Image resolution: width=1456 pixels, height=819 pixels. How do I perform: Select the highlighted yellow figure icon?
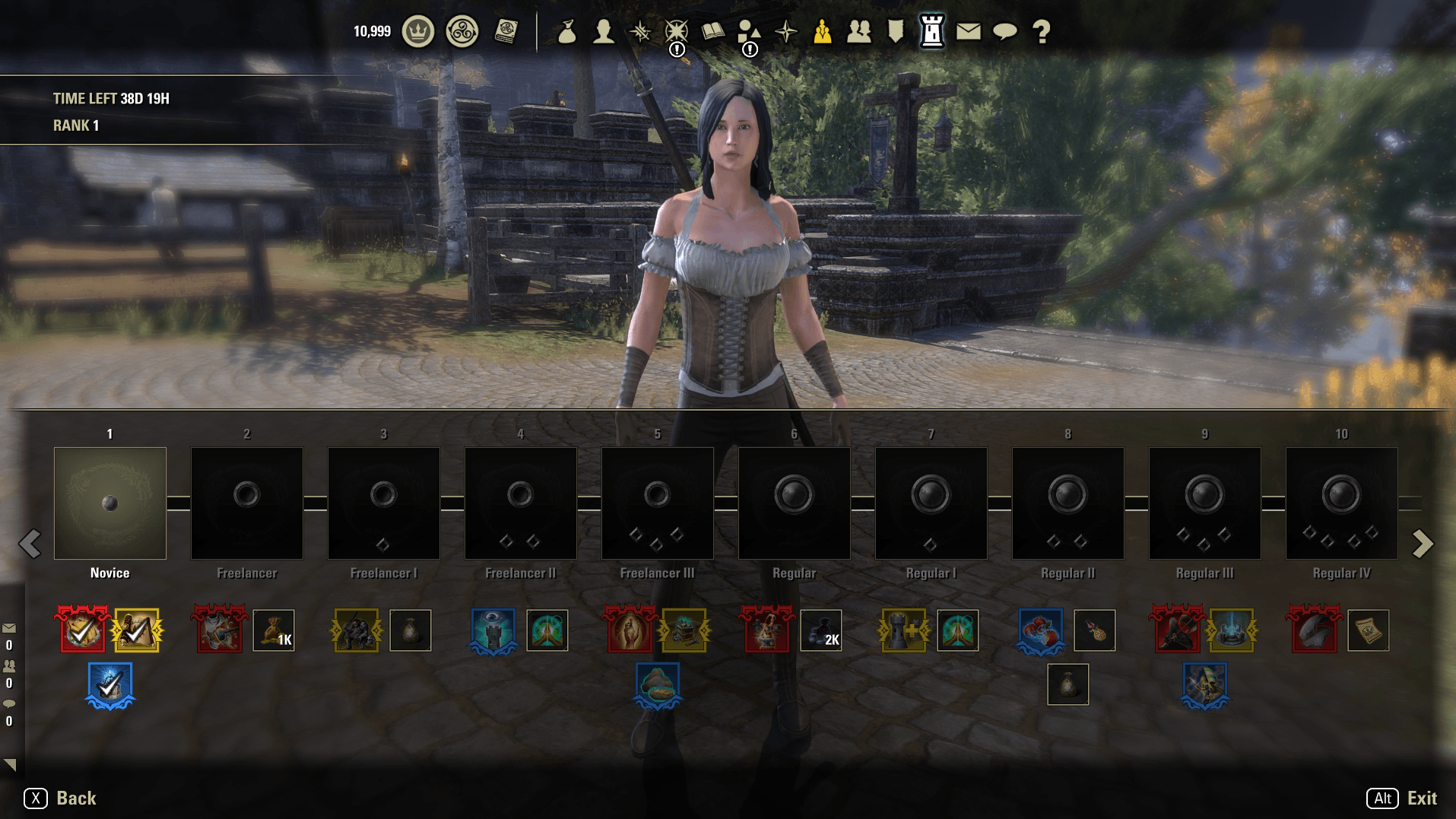tap(822, 32)
